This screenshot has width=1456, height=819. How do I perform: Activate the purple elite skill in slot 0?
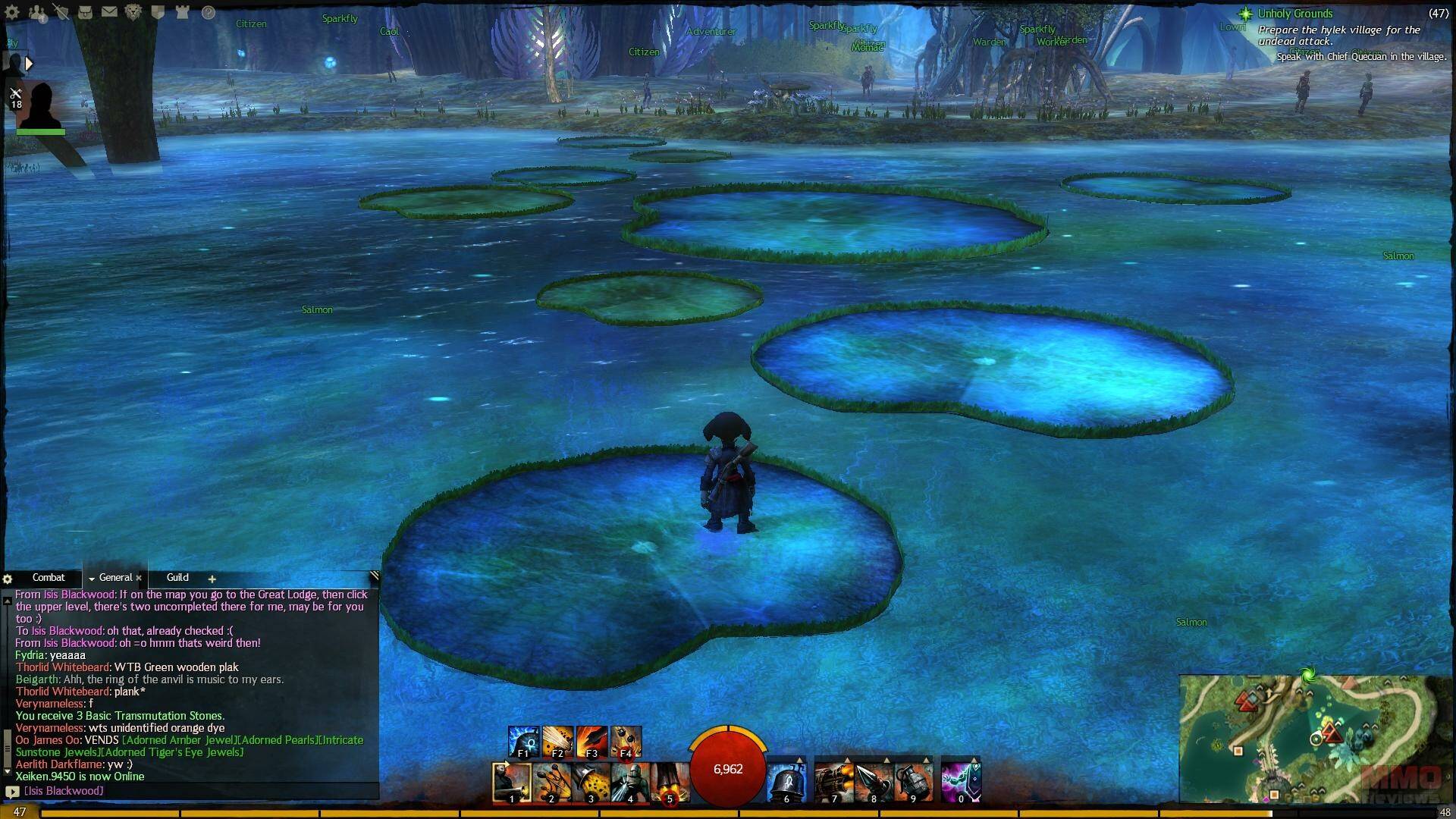[x=961, y=783]
